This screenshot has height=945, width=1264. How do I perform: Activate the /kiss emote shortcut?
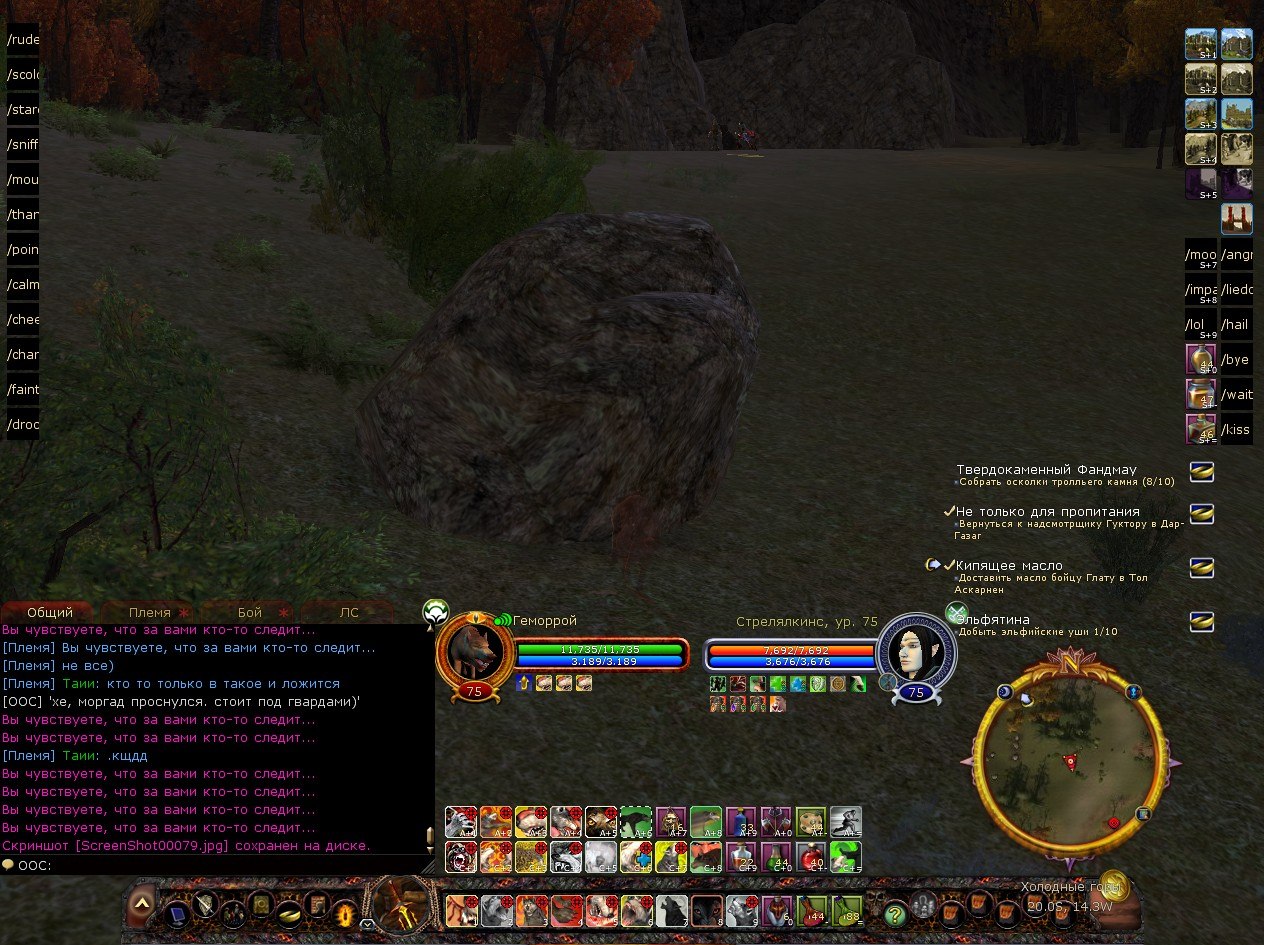point(1236,430)
